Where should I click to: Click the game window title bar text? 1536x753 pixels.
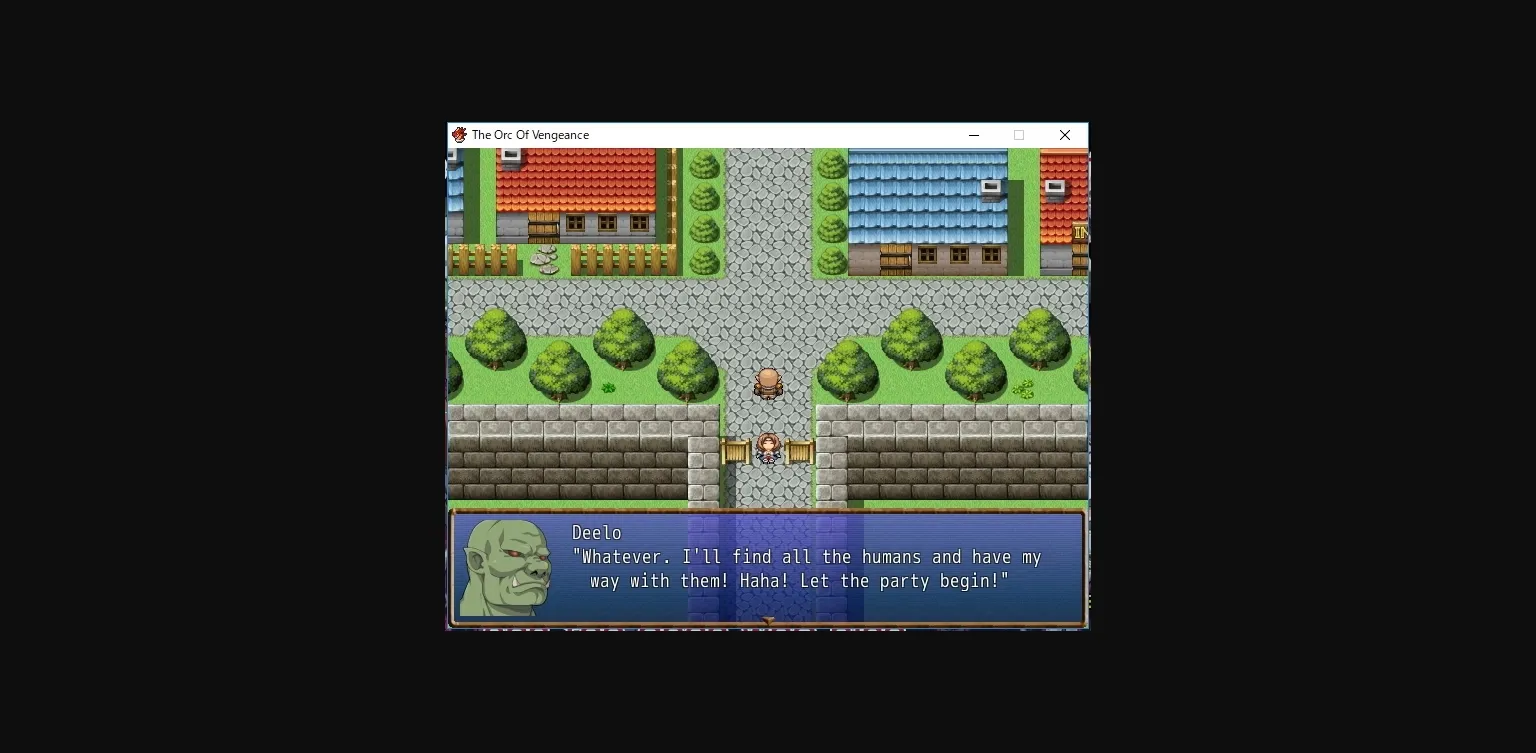pos(532,135)
